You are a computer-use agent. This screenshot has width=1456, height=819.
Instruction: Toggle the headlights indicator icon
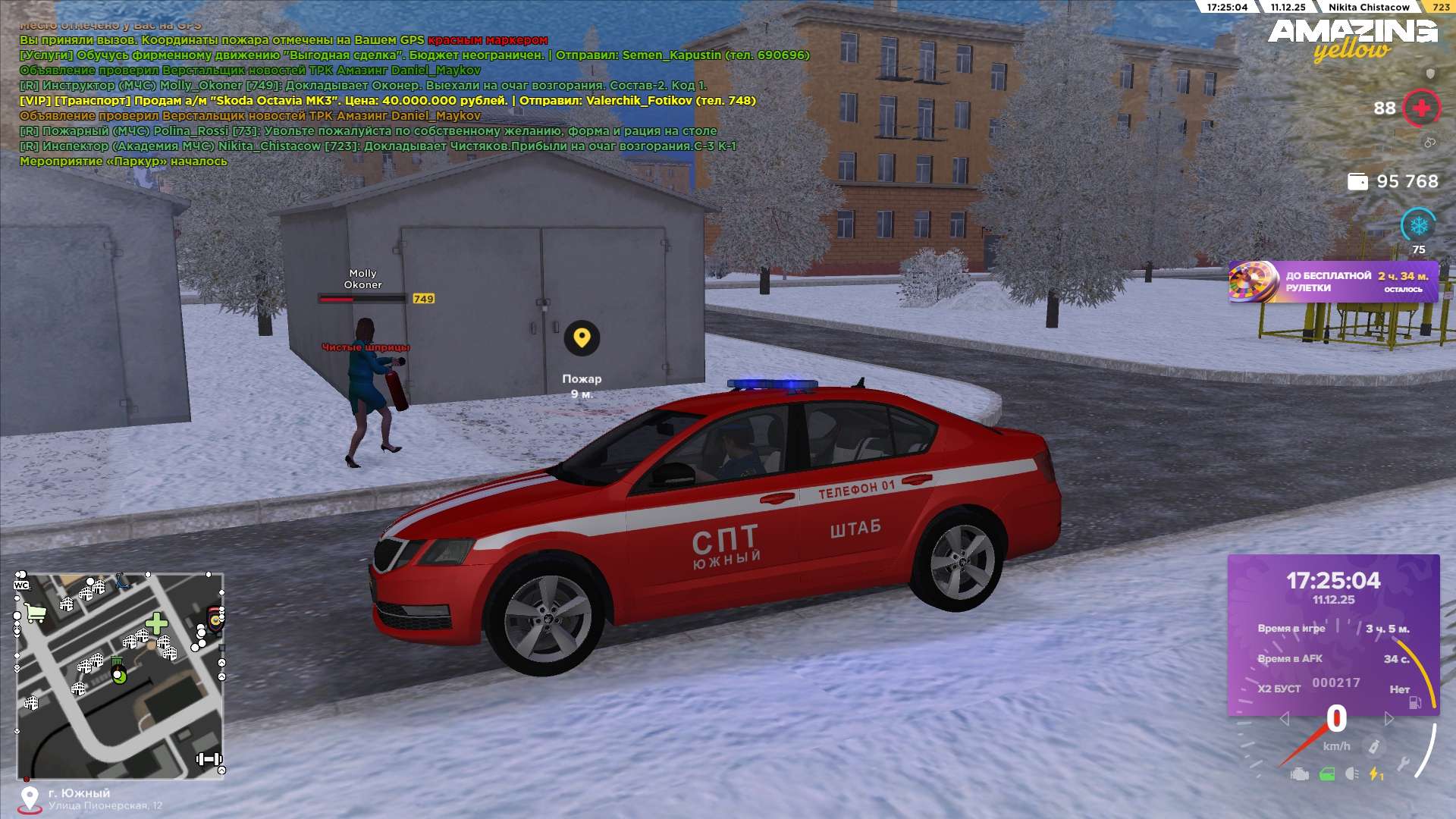click(x=1351, y=774)
